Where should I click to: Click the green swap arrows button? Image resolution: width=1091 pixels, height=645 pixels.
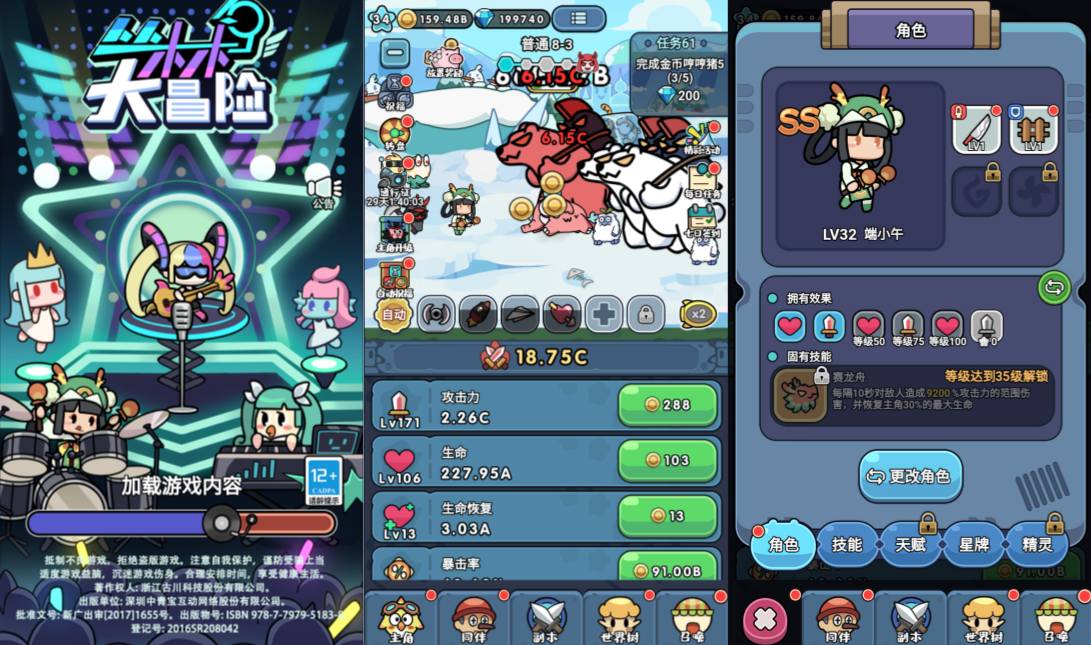(x=1053, y=288)
